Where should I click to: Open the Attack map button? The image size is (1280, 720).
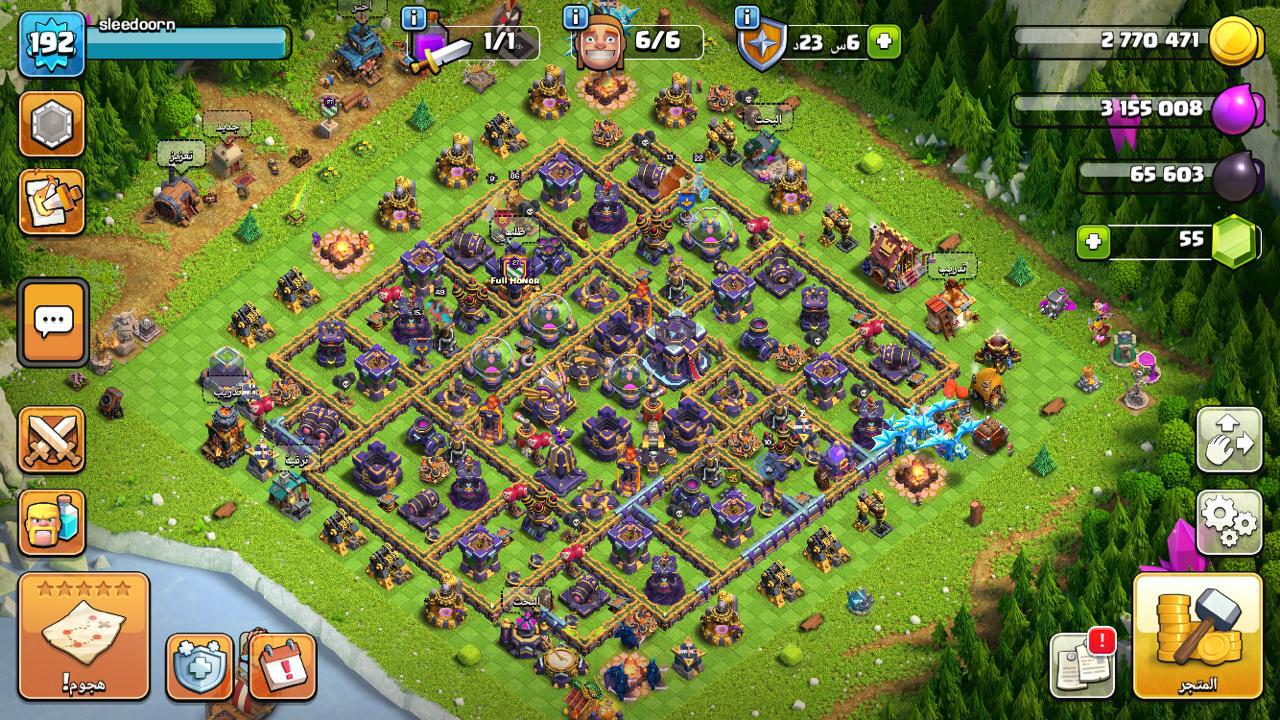point(84,635)
